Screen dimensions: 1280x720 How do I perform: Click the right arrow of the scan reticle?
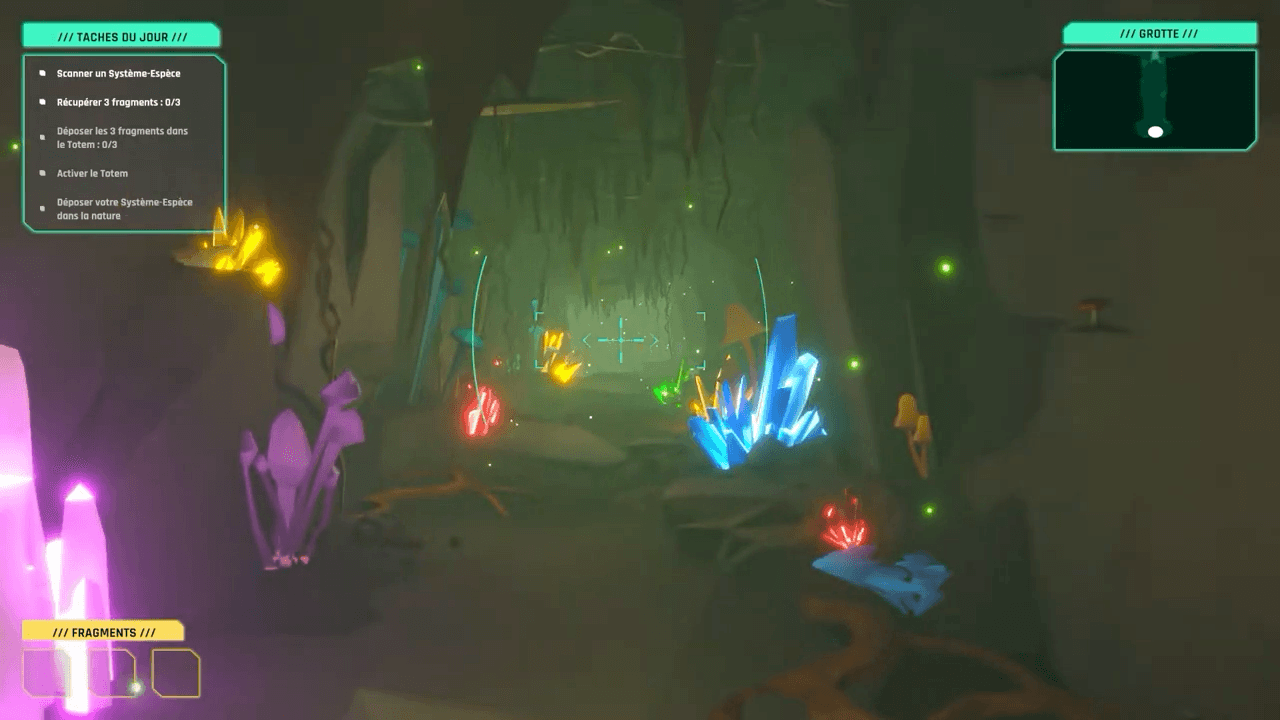coord(657,340)
